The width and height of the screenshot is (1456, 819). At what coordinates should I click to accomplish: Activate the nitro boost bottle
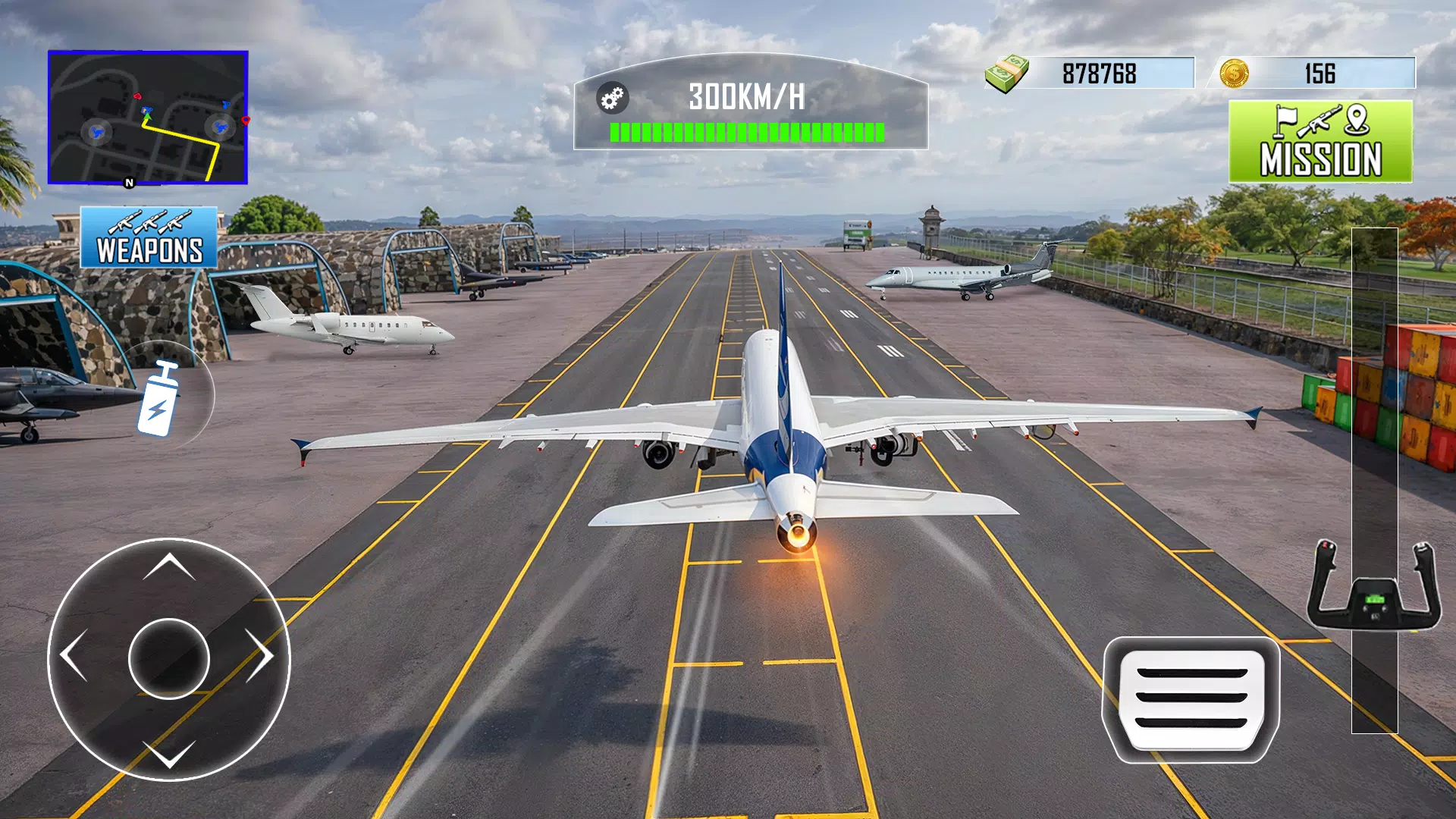tap(158, 398)
